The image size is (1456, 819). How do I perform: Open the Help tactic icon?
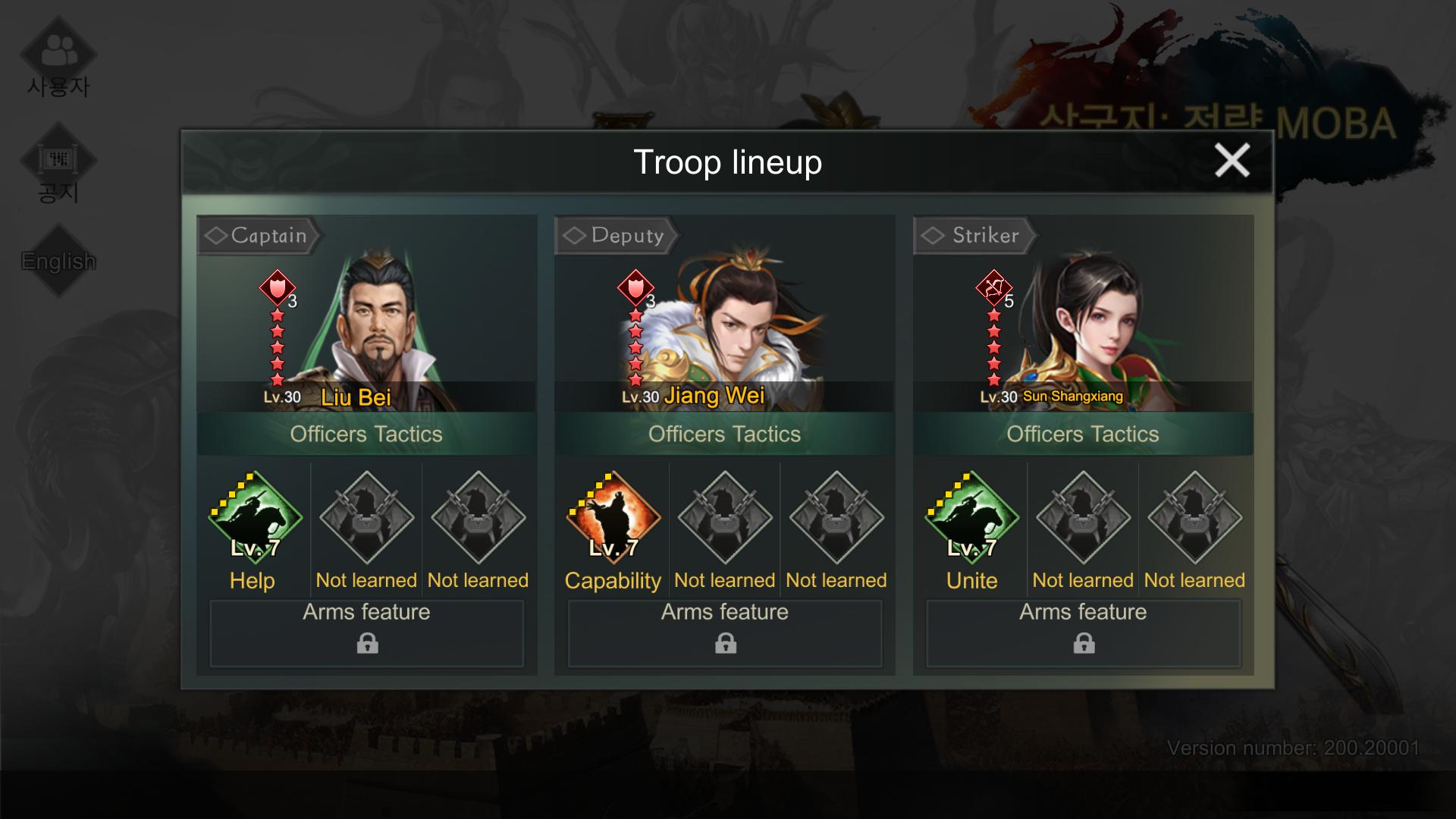(255, 518)
